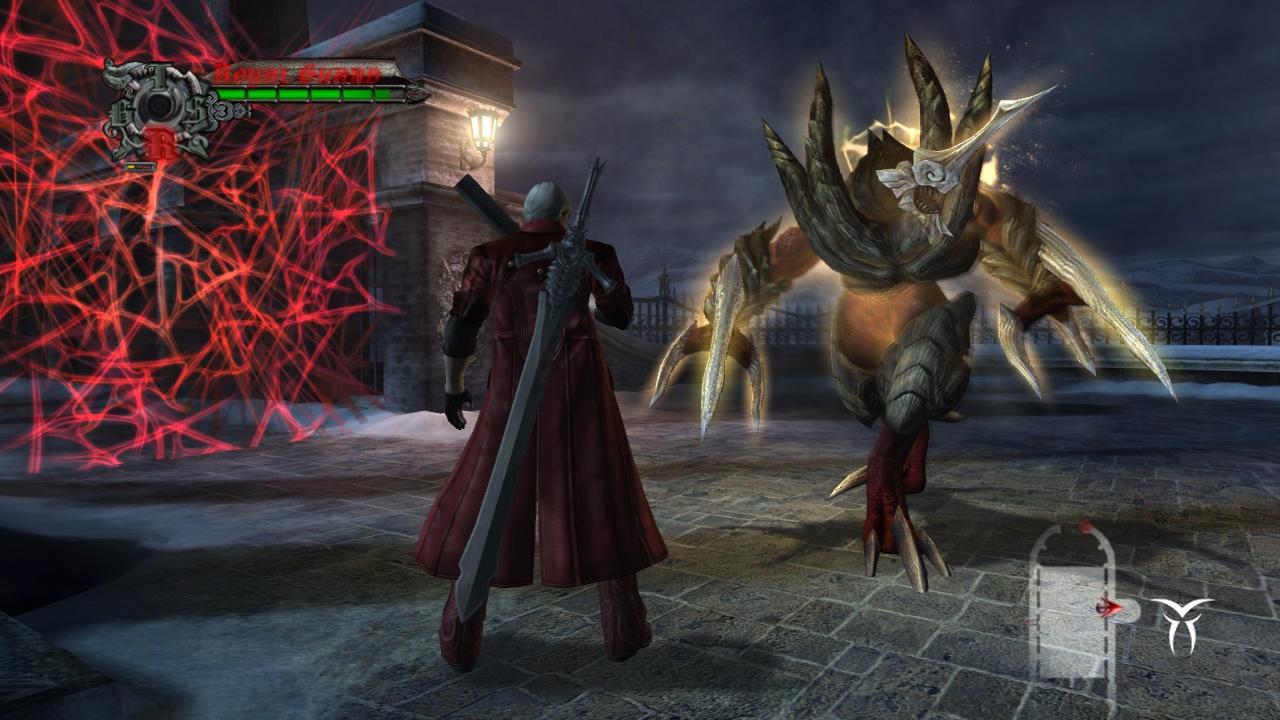Click the red R rank letter on the HUD
The image size is (1280, 720).
pyautogui.click(x=163, y=140)
